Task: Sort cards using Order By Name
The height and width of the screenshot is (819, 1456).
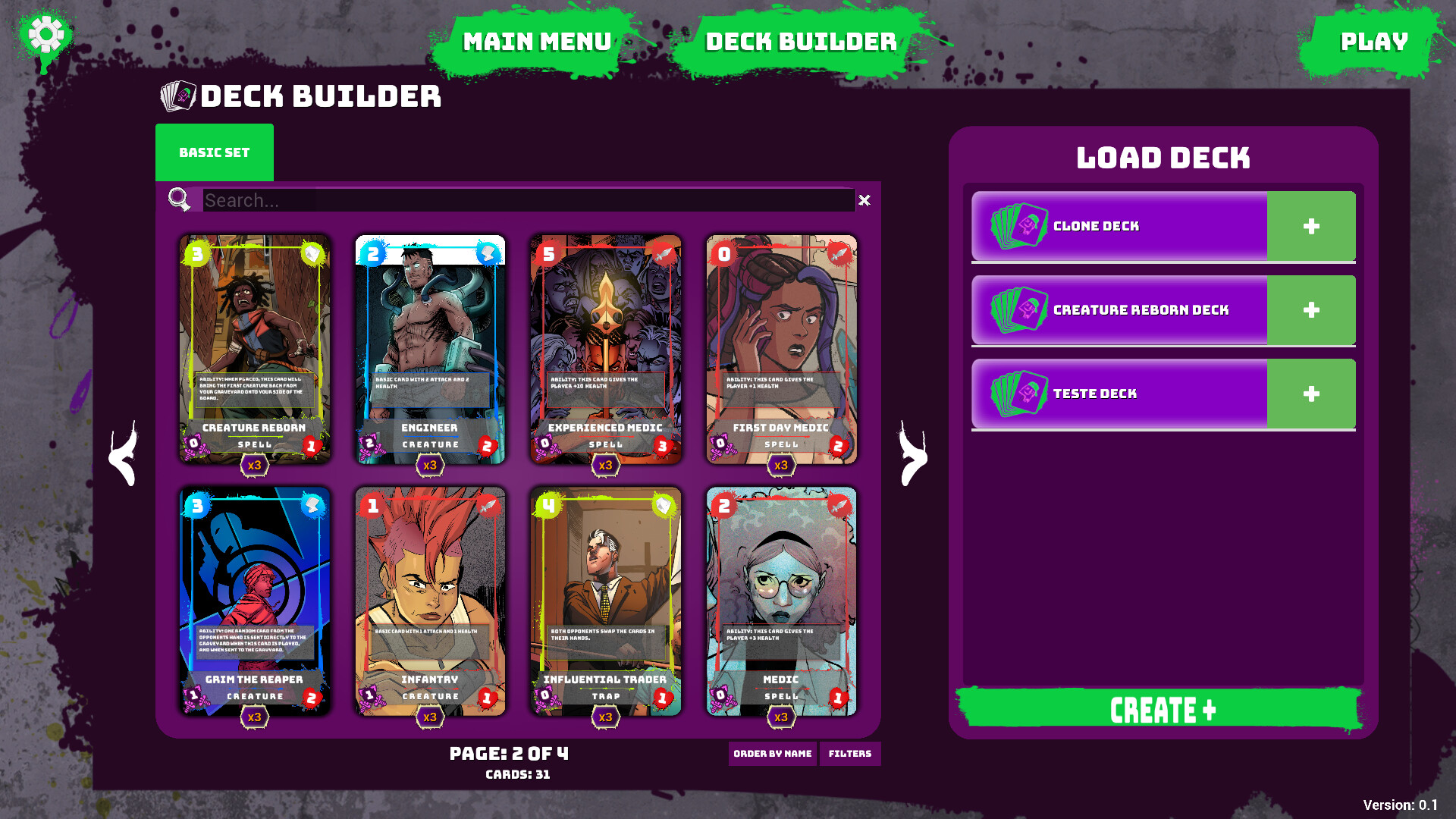Action: tap(773, 754)
